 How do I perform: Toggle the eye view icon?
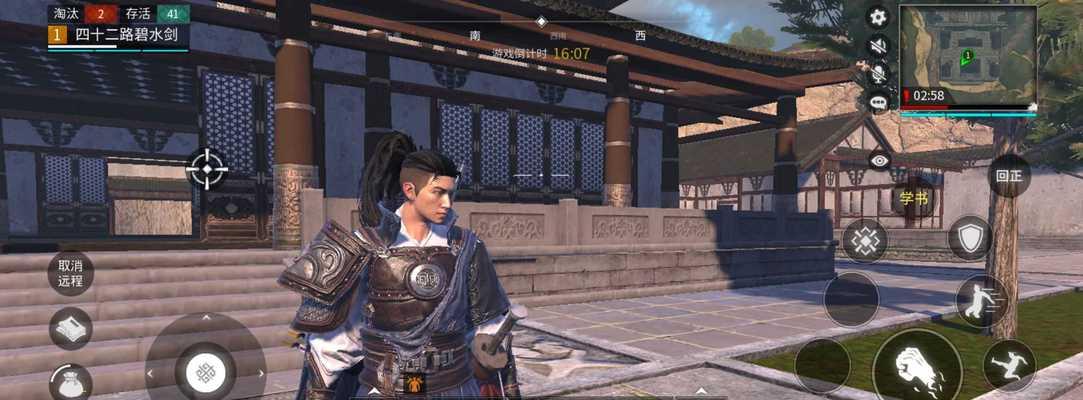click(879, 160)
